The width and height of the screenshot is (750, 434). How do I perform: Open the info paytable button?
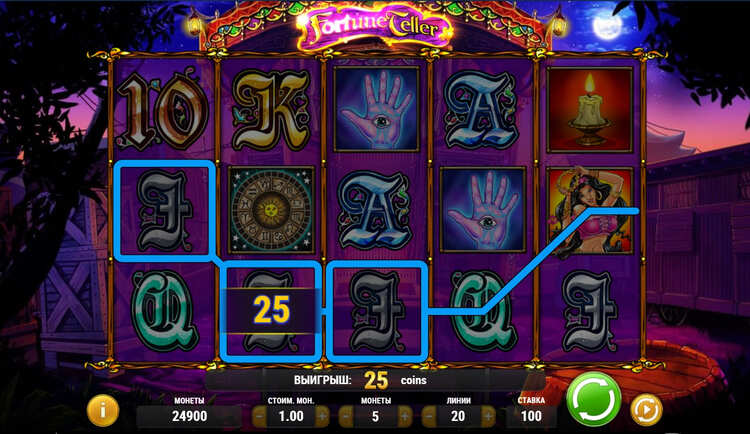pyautogui.click(x=102, y=409)
